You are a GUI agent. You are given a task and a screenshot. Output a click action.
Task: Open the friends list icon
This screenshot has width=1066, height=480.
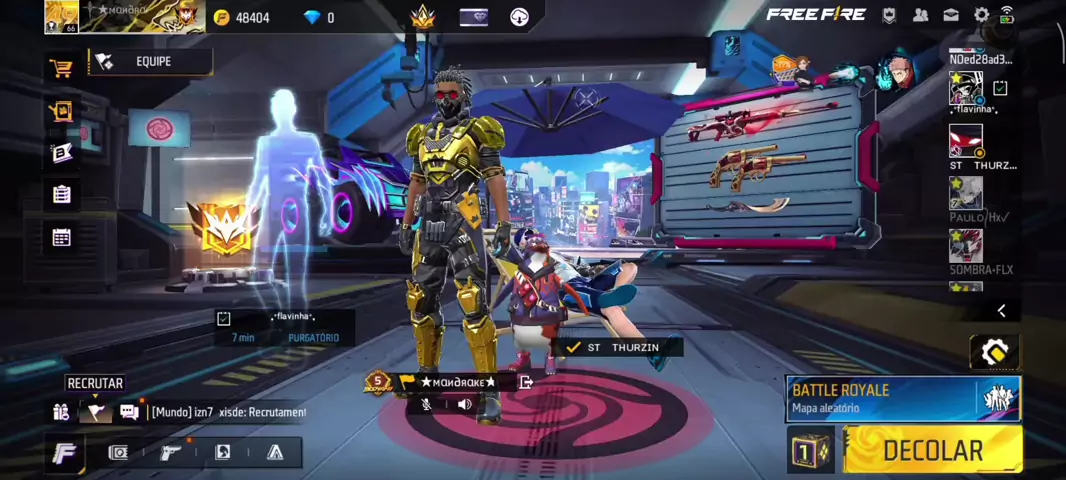click(x=920, y=15)
